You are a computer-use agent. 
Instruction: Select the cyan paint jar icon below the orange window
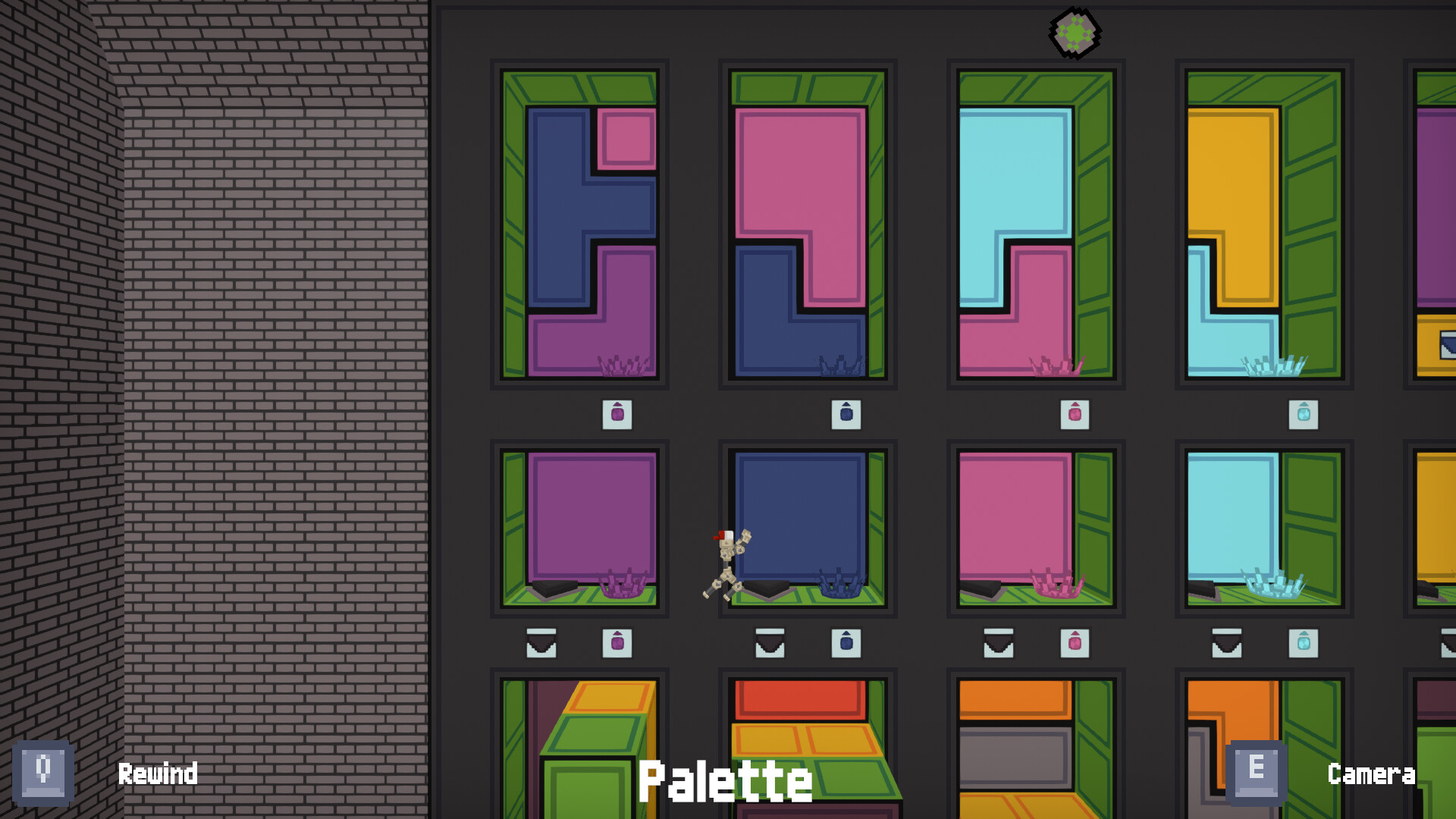tap(1304, 416)
